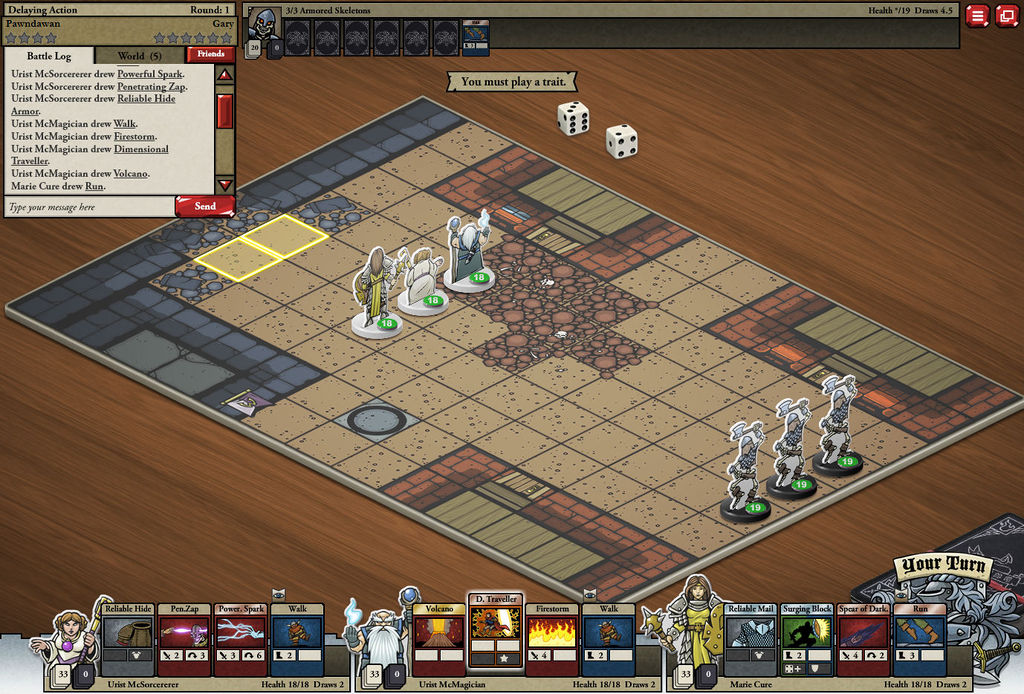
Task: Select the Volcano card
Action: point(439,639)
